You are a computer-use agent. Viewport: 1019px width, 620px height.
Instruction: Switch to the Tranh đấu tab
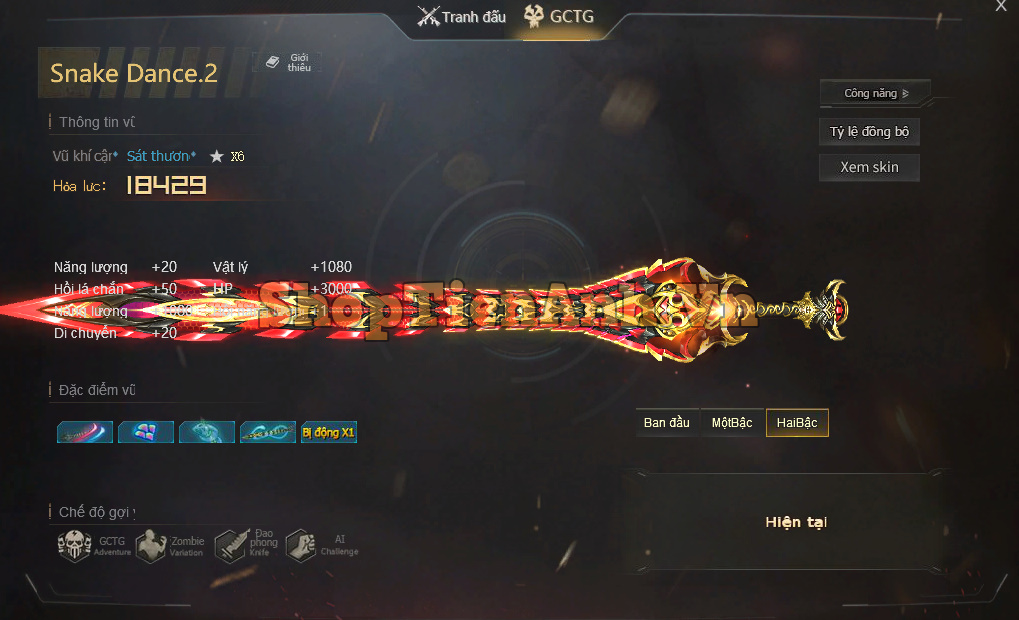pos(462,17)
